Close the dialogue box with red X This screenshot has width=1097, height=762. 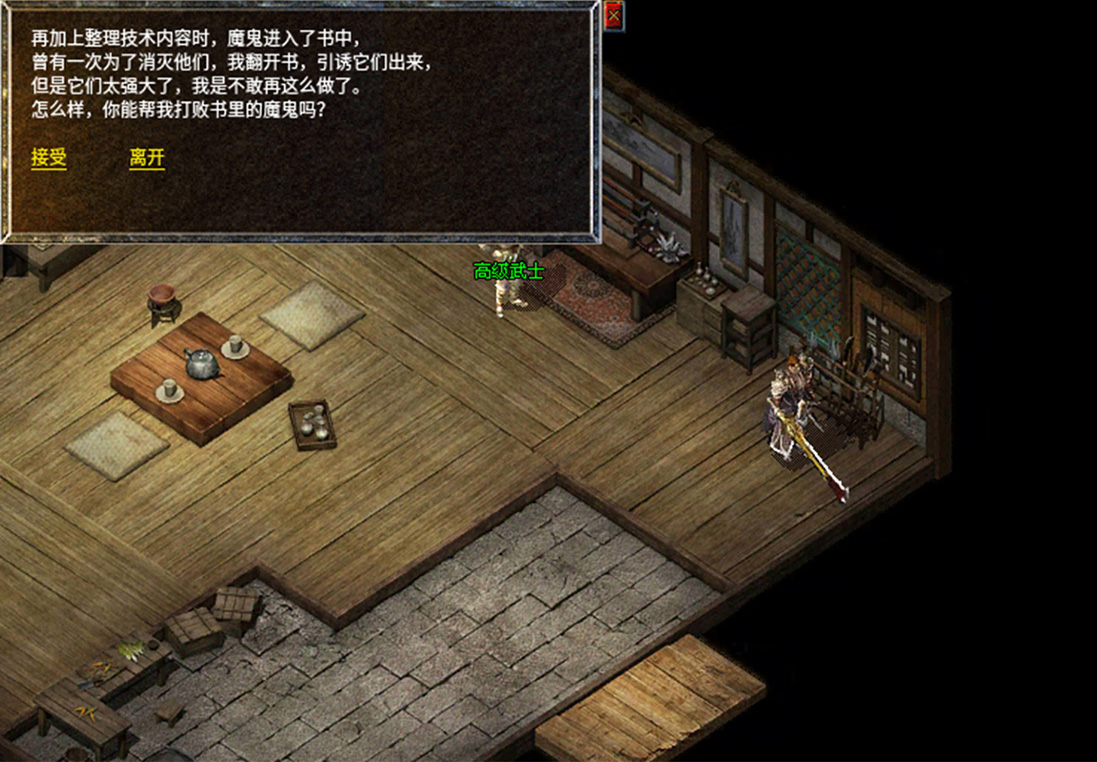pos(614,15)
